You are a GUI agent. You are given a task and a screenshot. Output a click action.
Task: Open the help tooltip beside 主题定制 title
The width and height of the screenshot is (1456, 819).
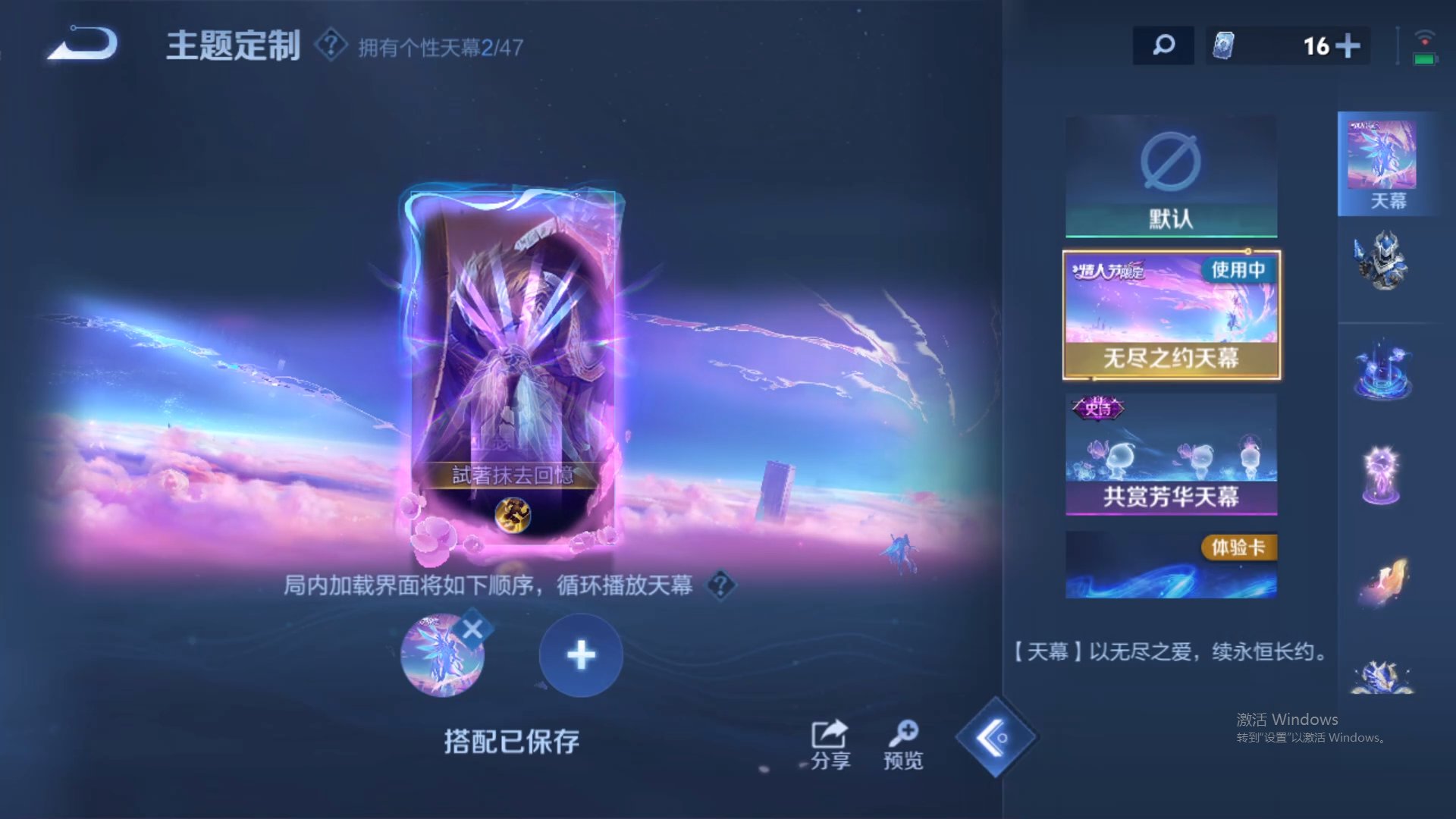pos(329,45)
